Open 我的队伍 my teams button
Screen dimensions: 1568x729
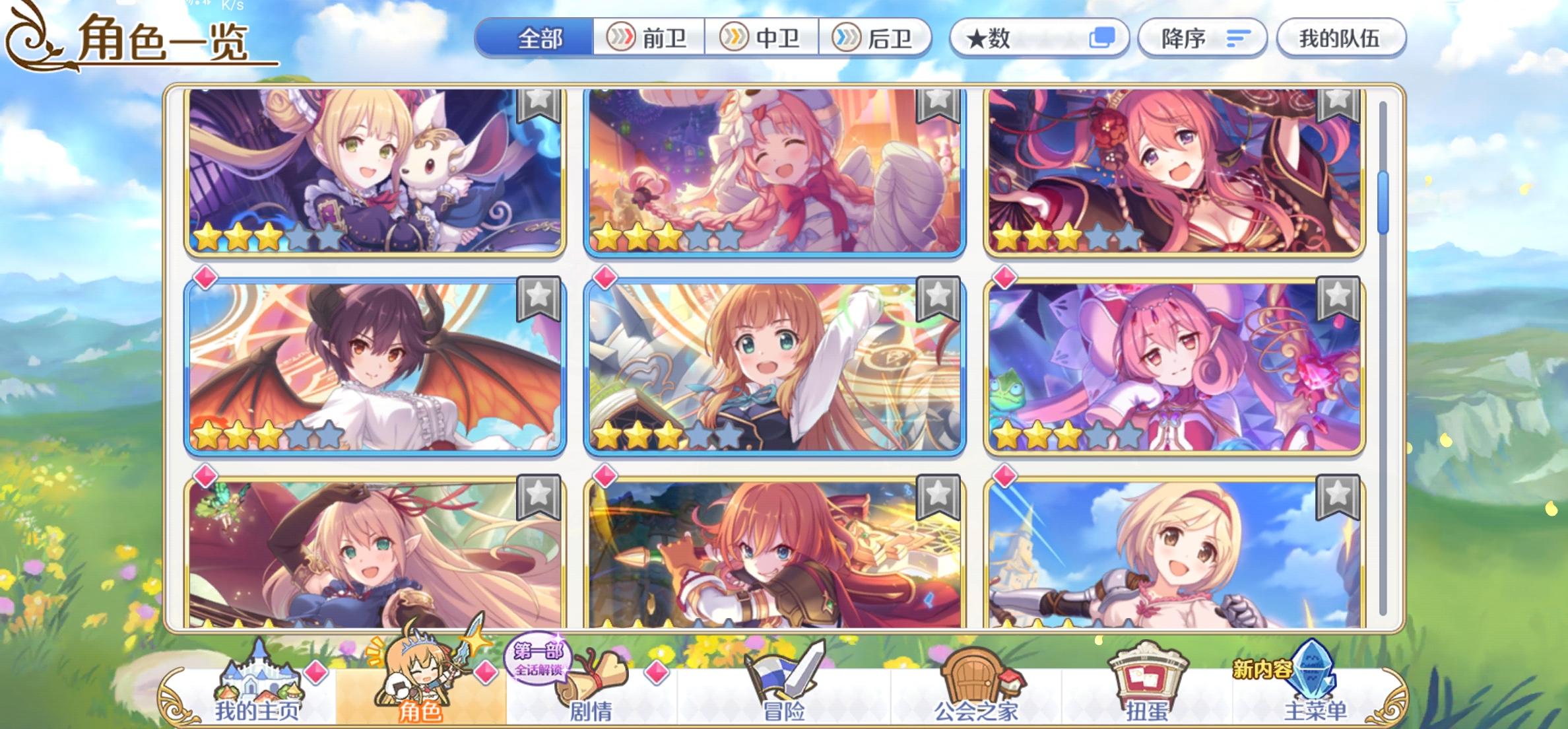pos(1341,39)
